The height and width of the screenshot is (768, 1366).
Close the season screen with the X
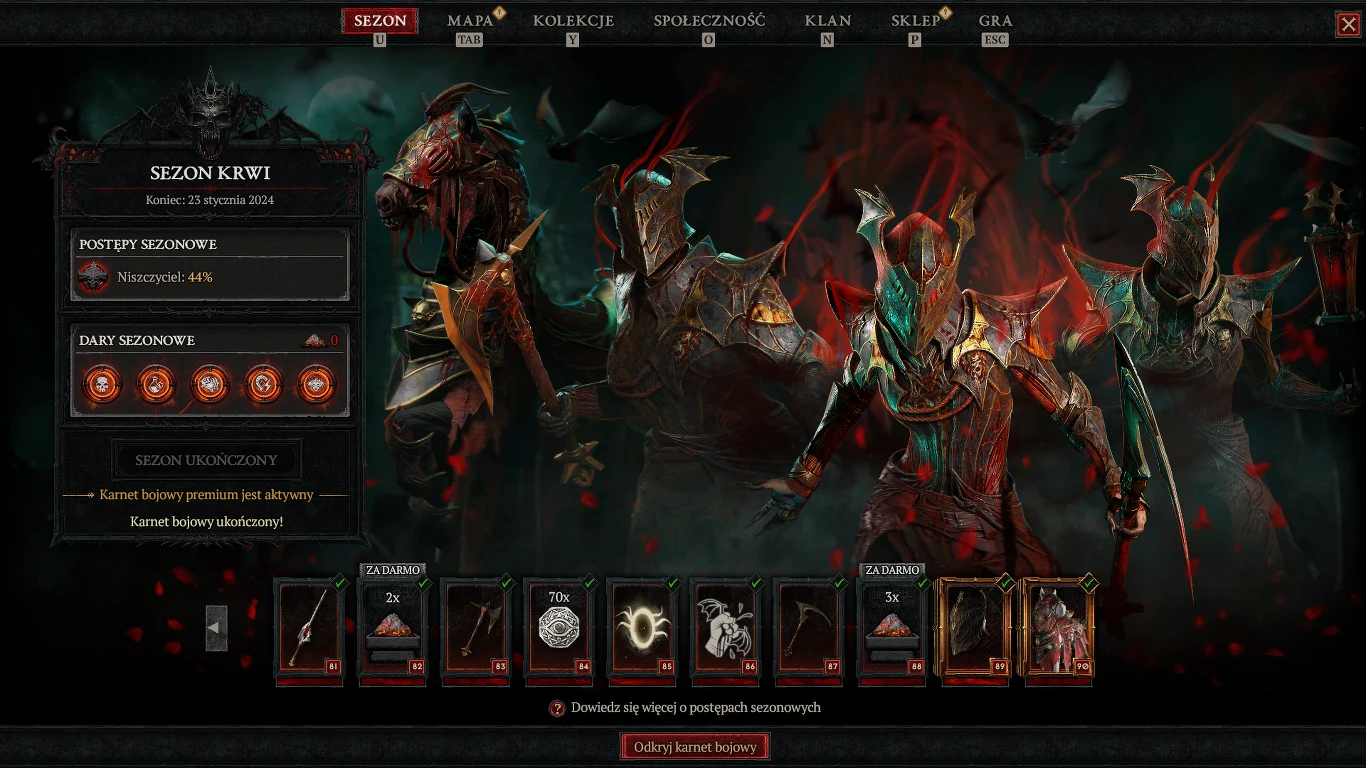click(x=1348, y=24)
